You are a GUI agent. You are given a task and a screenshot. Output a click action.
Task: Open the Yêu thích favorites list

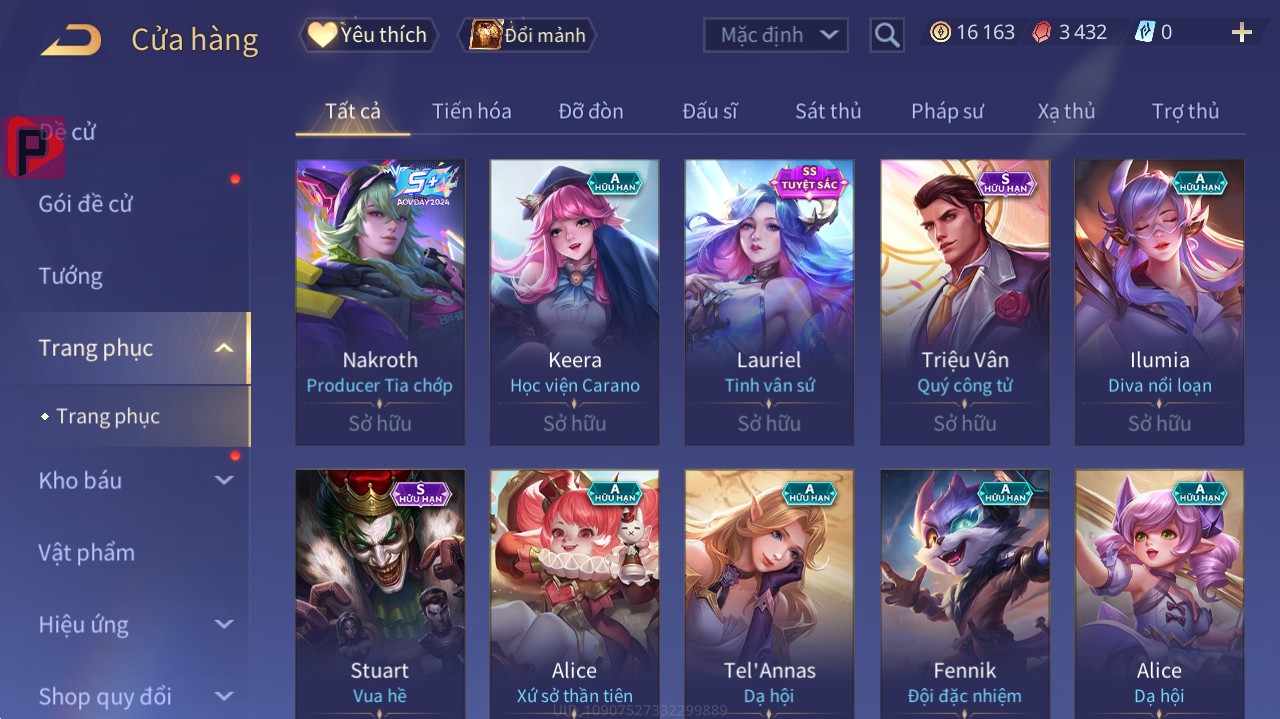click(x=367, y=35)
